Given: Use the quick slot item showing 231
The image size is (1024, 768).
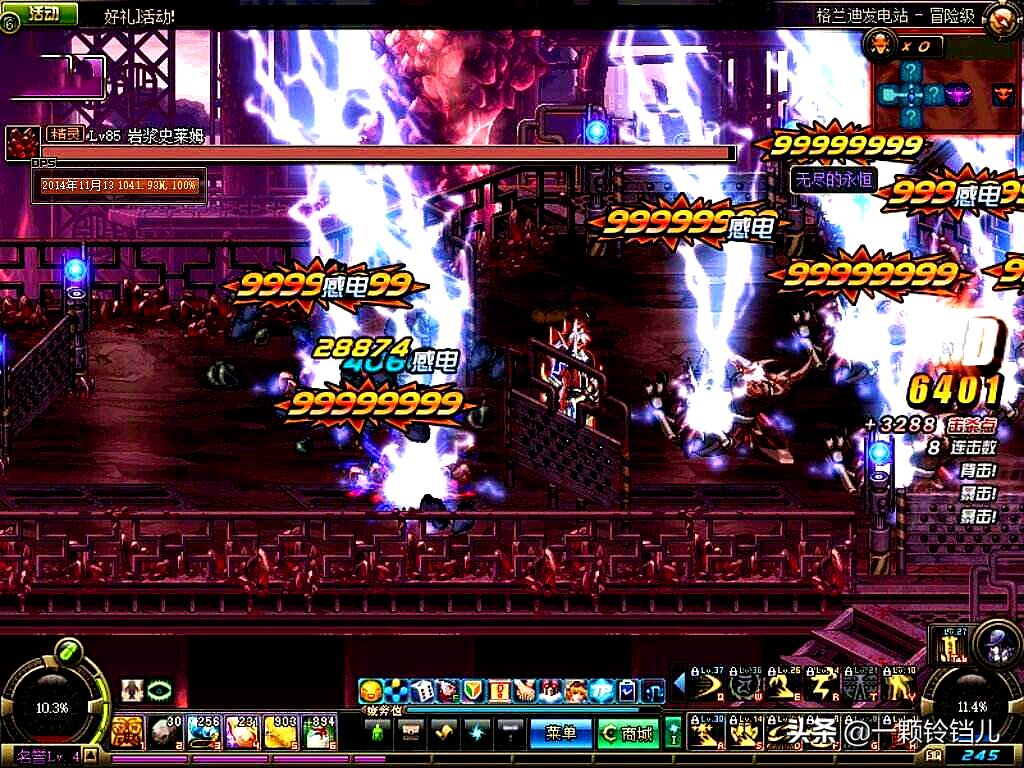Looking at the screenshot, I should 243,733.
